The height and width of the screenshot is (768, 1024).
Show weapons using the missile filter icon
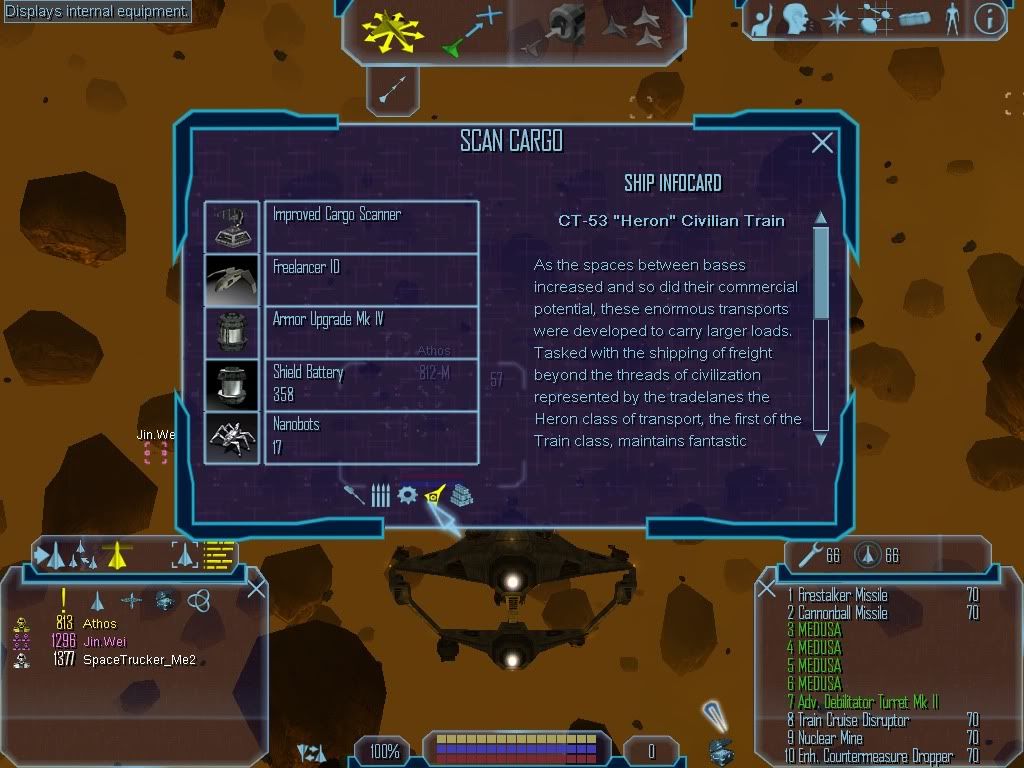(x=355, y=495)
